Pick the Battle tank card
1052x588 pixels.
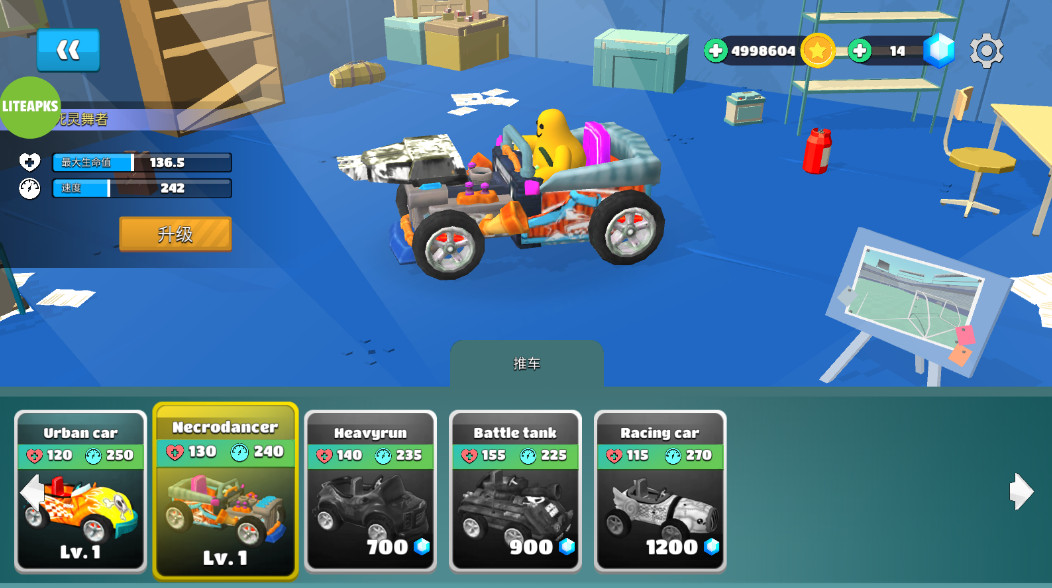pos(515,491)
